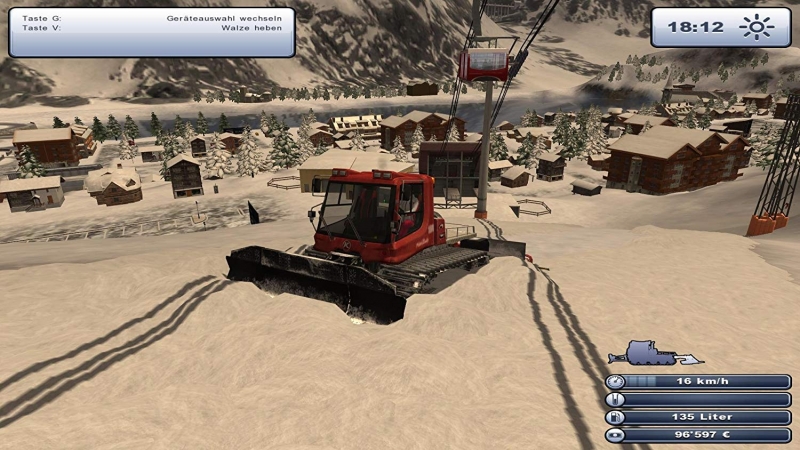Click the snow groomer vehicle status icon

coord(654,354)
